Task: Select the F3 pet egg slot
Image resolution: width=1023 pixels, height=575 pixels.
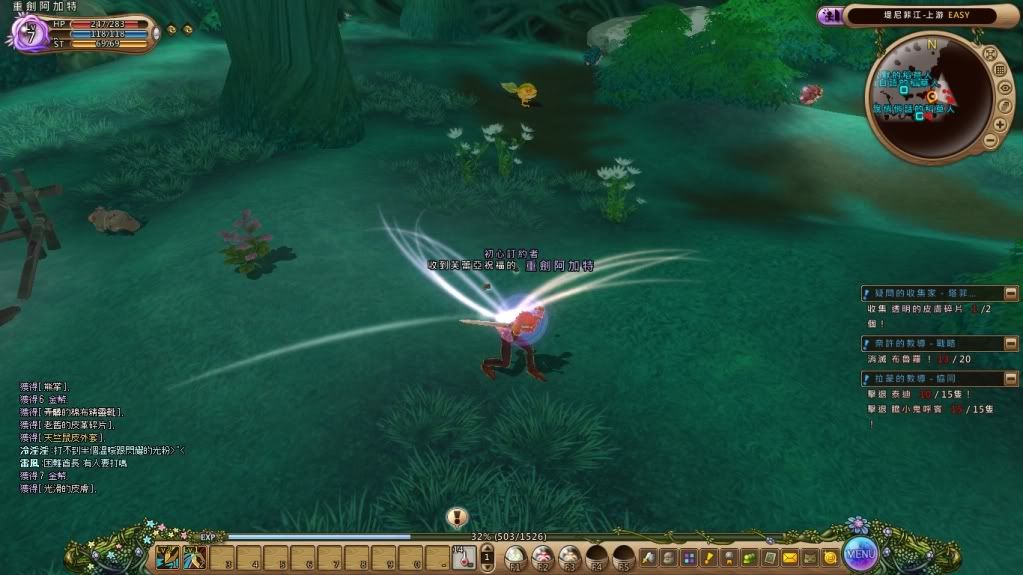Action: pyautogui.click(x=570, y=557)
